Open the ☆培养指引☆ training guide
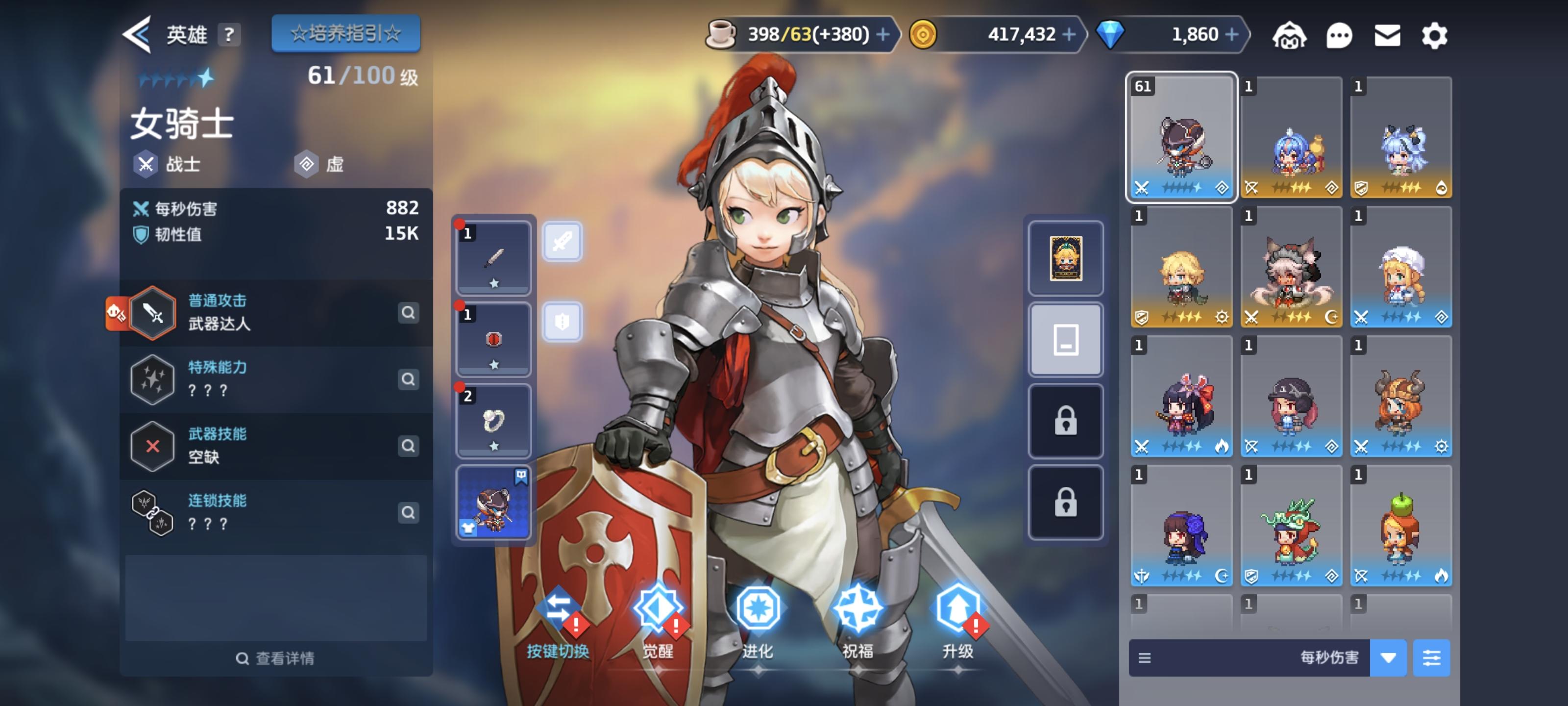 pyautogui.click(x=345, y=33)
